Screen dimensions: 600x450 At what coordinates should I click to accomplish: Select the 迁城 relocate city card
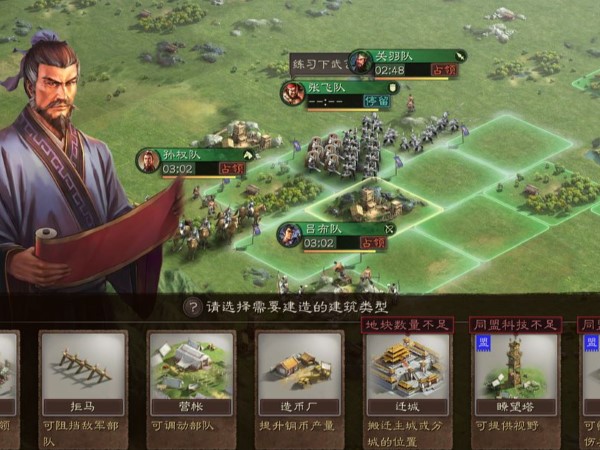coord(408,373)
